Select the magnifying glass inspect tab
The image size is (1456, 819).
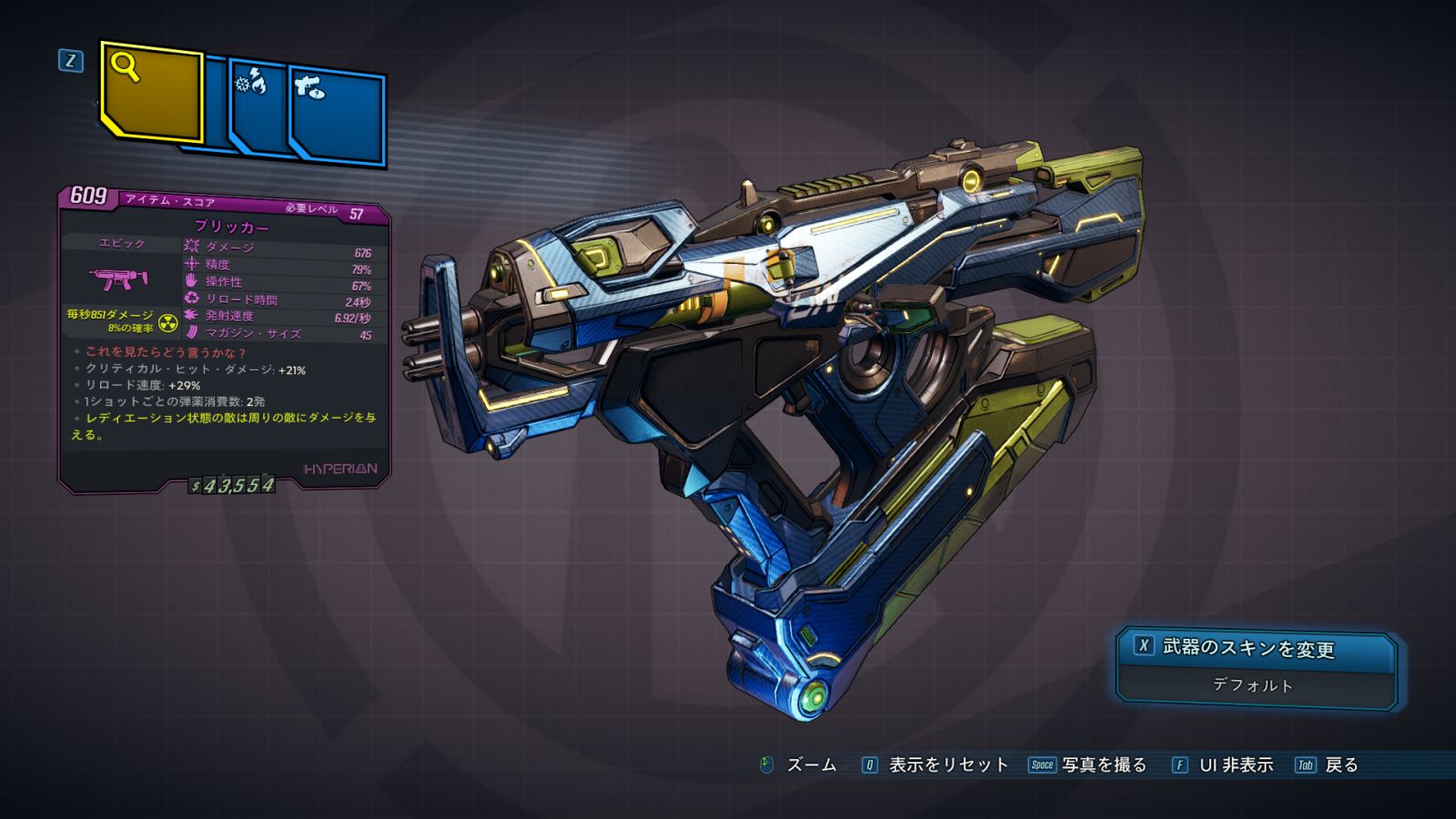[151, 93]
